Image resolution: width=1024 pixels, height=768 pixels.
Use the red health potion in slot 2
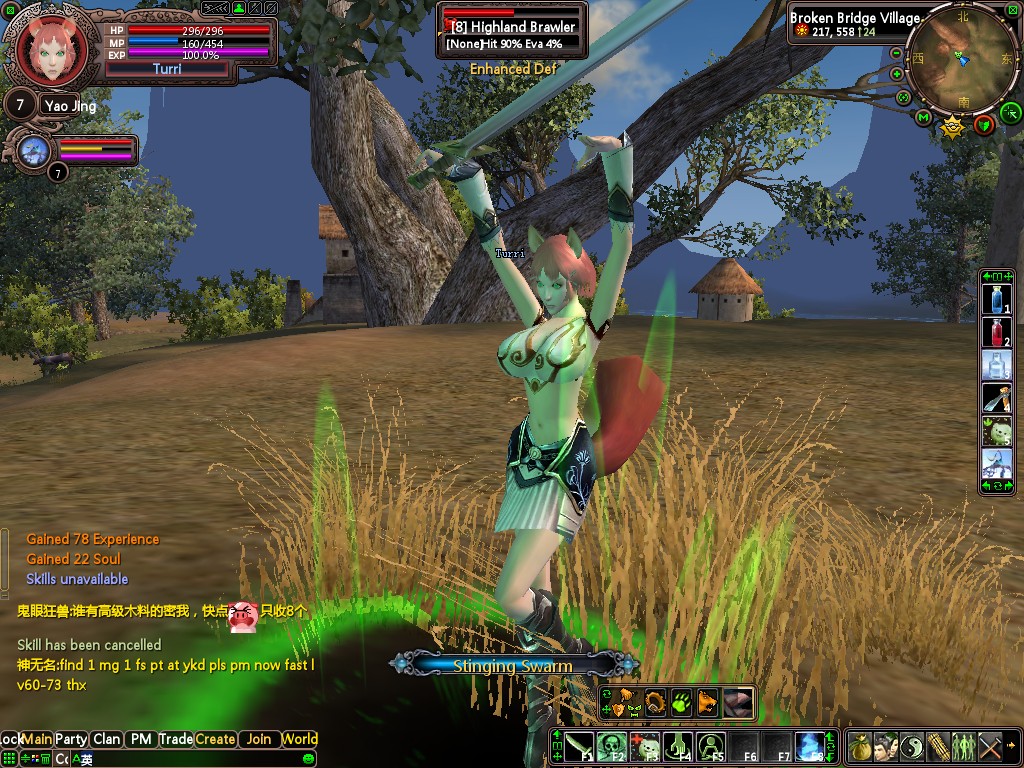pyautogui.click(x=996, y=332)
